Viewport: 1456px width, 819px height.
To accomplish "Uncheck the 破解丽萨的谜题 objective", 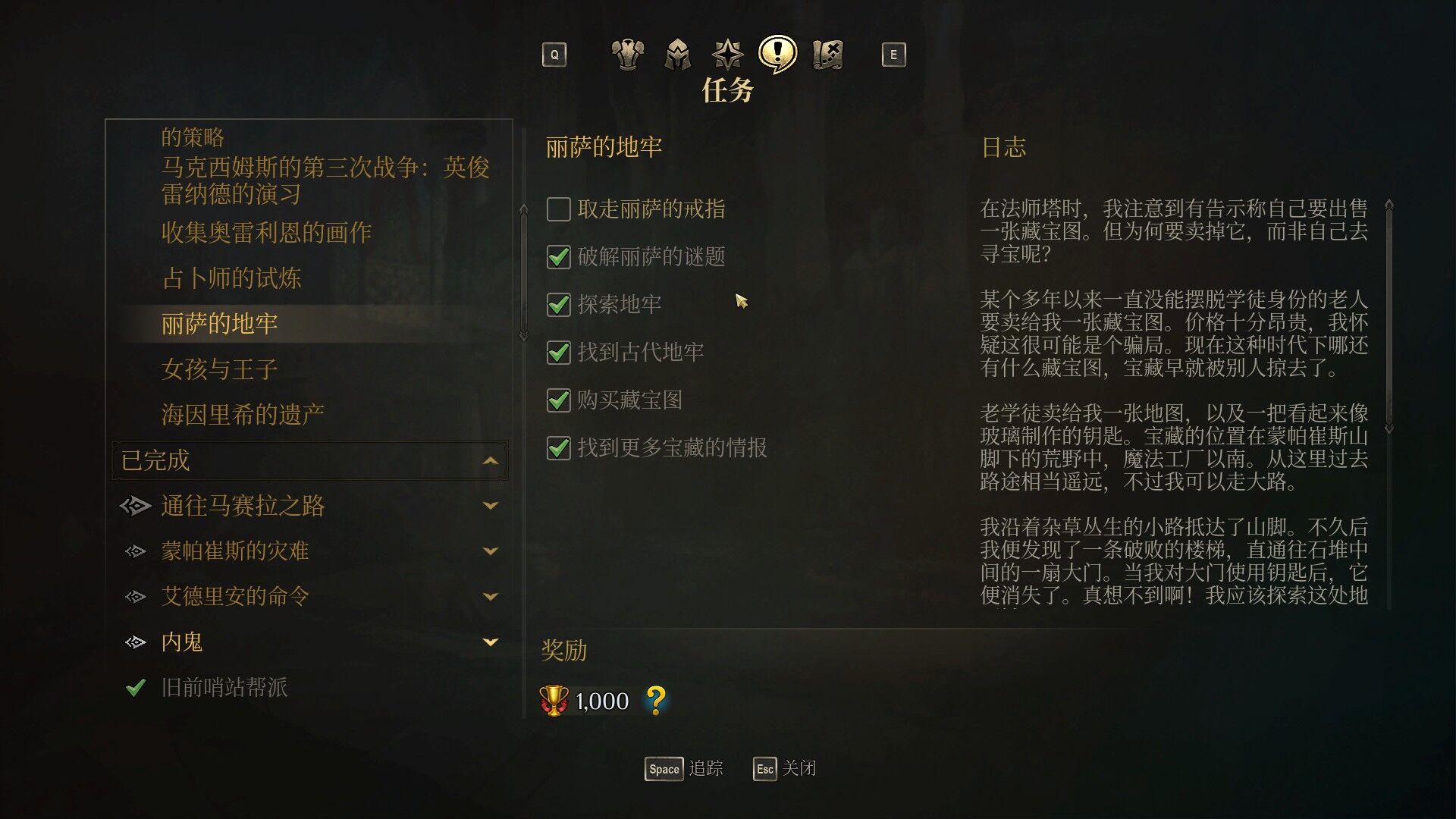I will (x=557, y=258).
